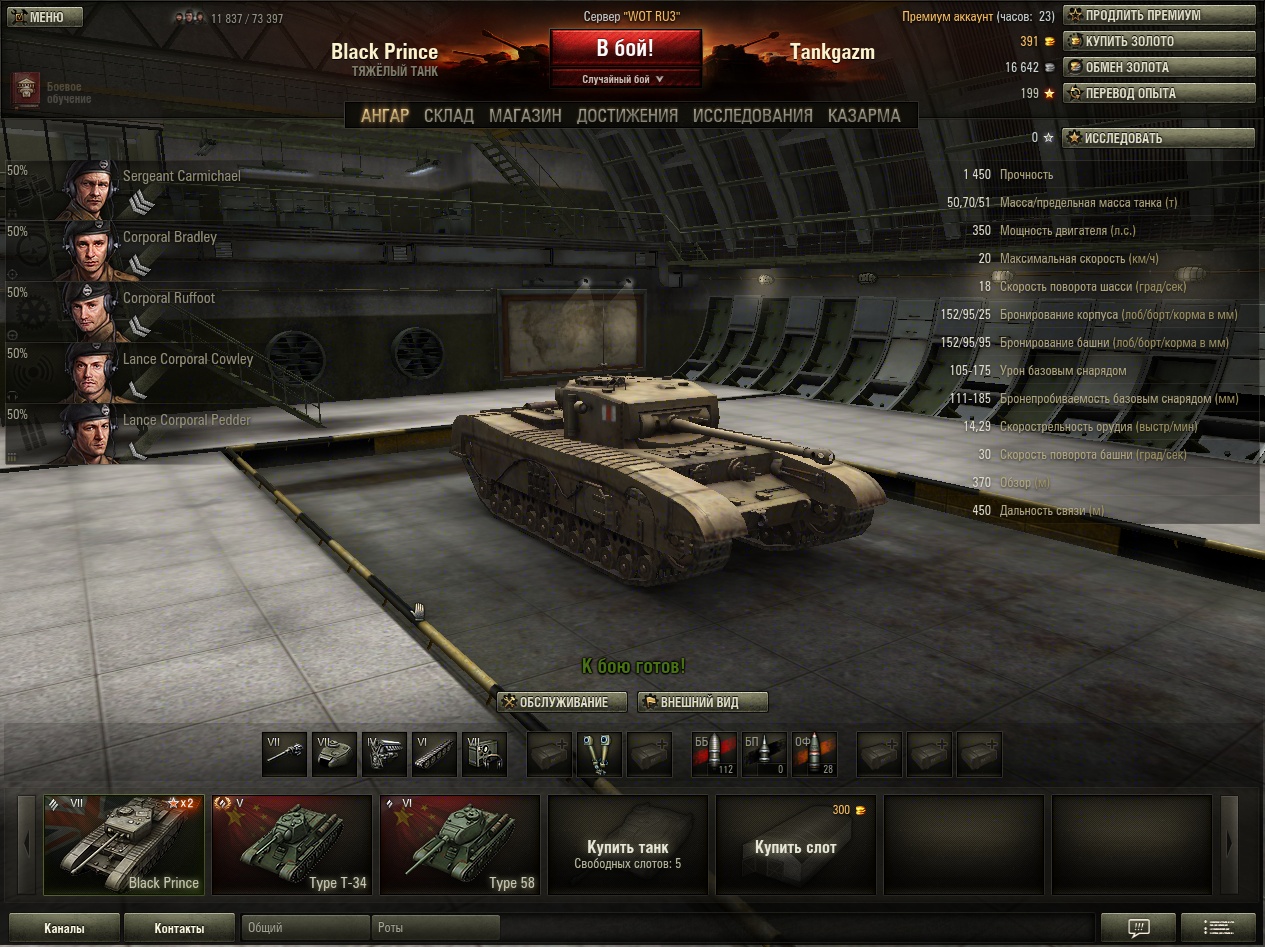Switch to the СКЛАД tab

click(x=448, y=115)
